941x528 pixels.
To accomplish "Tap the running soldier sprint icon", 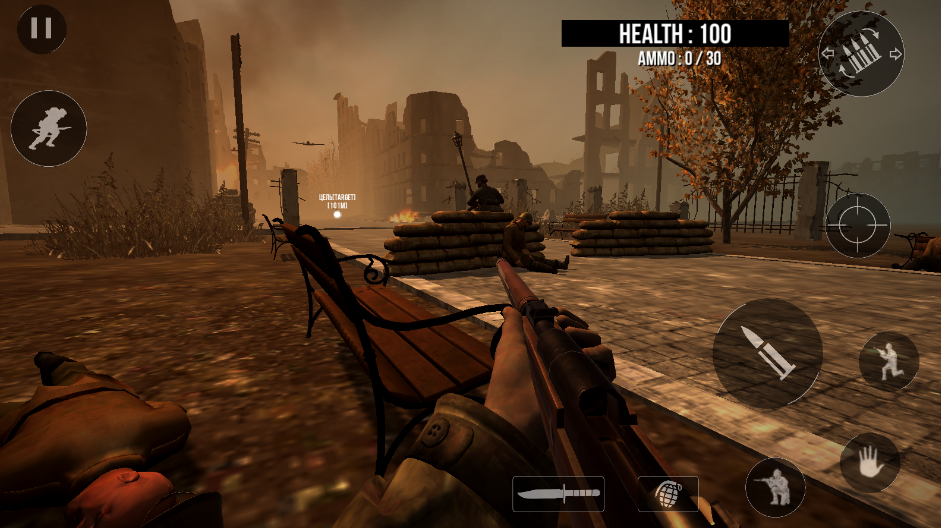I will point(48,129).
